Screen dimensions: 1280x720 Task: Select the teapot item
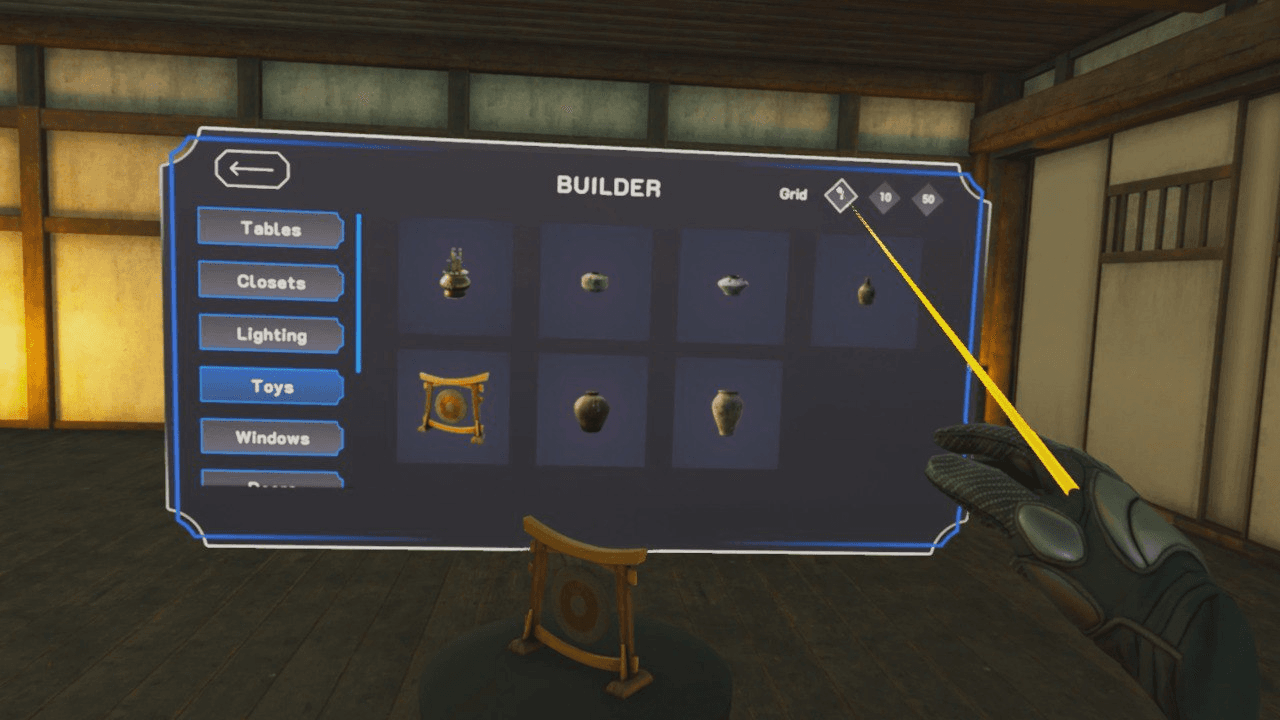pos(729,283)
